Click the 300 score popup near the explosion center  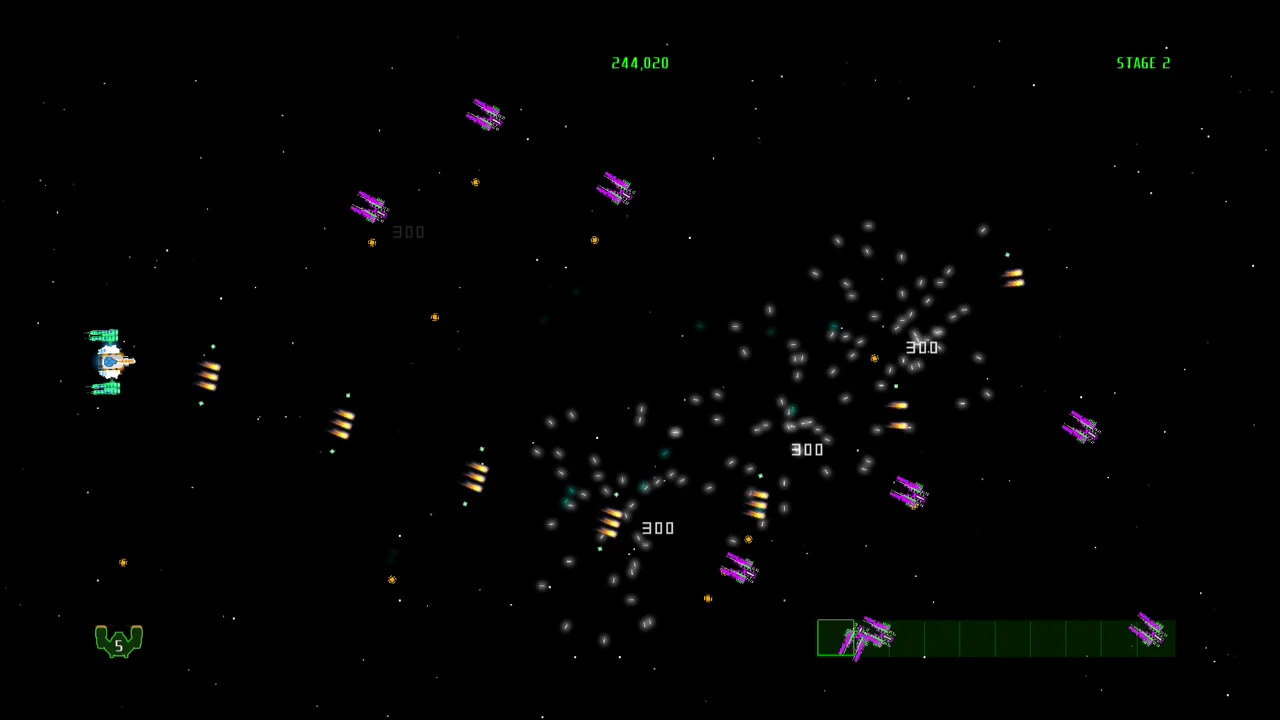pyautogui.click(x=921, y=347)
